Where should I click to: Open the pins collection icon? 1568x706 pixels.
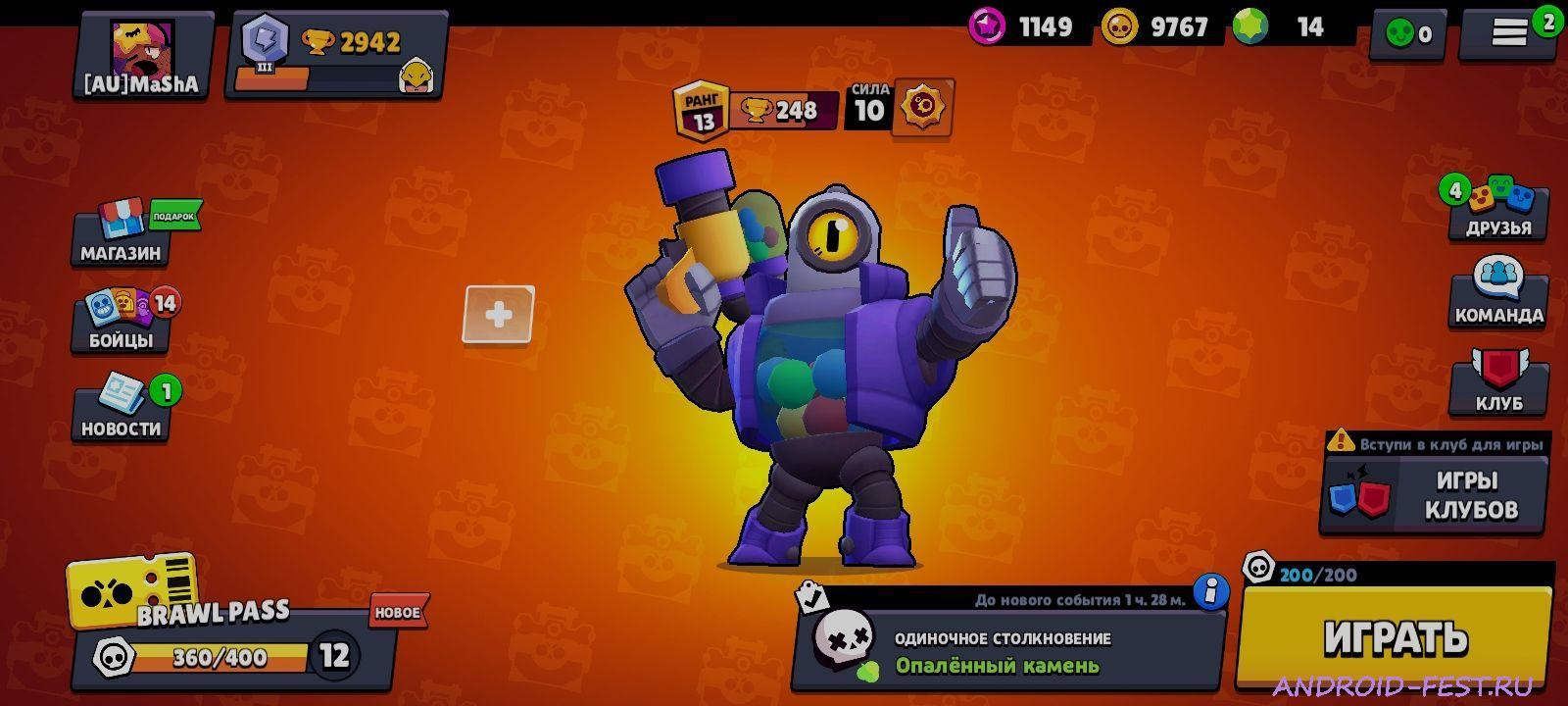[x=1405, y=31]
